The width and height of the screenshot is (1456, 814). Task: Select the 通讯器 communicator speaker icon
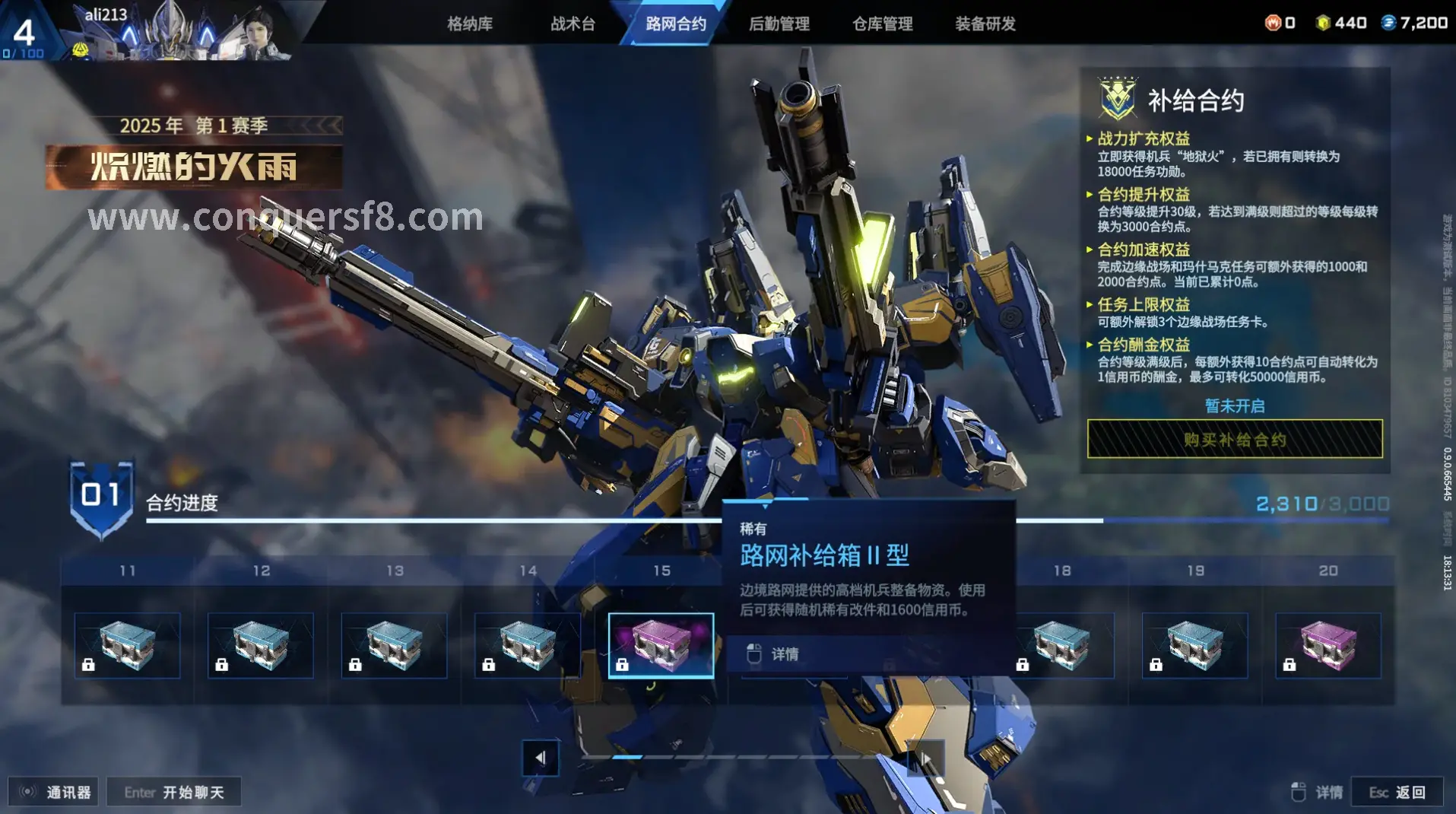click(x=26, y=790)
